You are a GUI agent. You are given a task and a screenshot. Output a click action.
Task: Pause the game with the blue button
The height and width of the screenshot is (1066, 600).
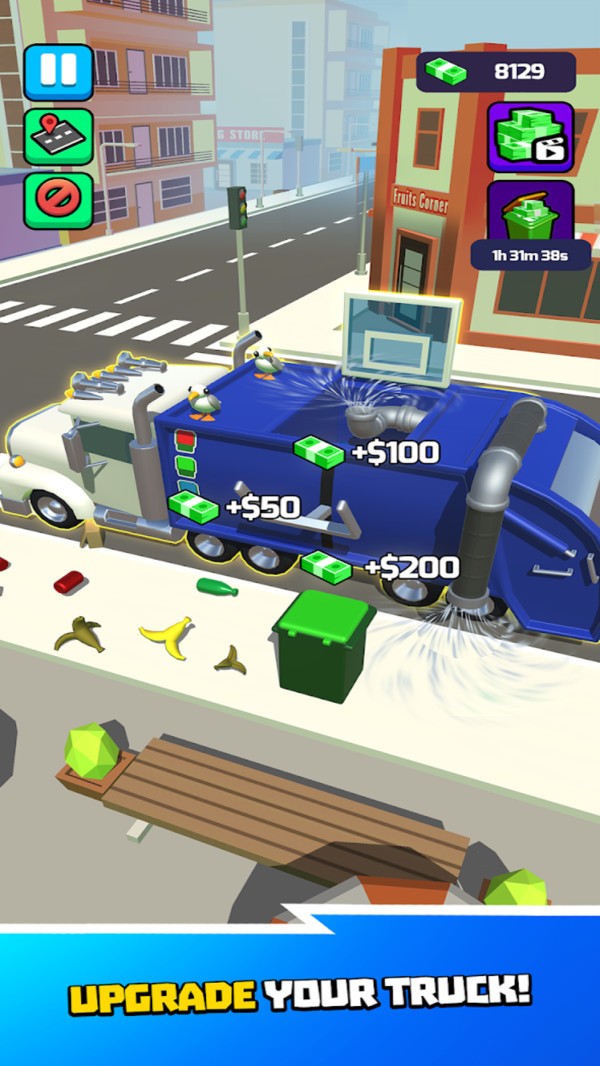[x=58, y=72]
